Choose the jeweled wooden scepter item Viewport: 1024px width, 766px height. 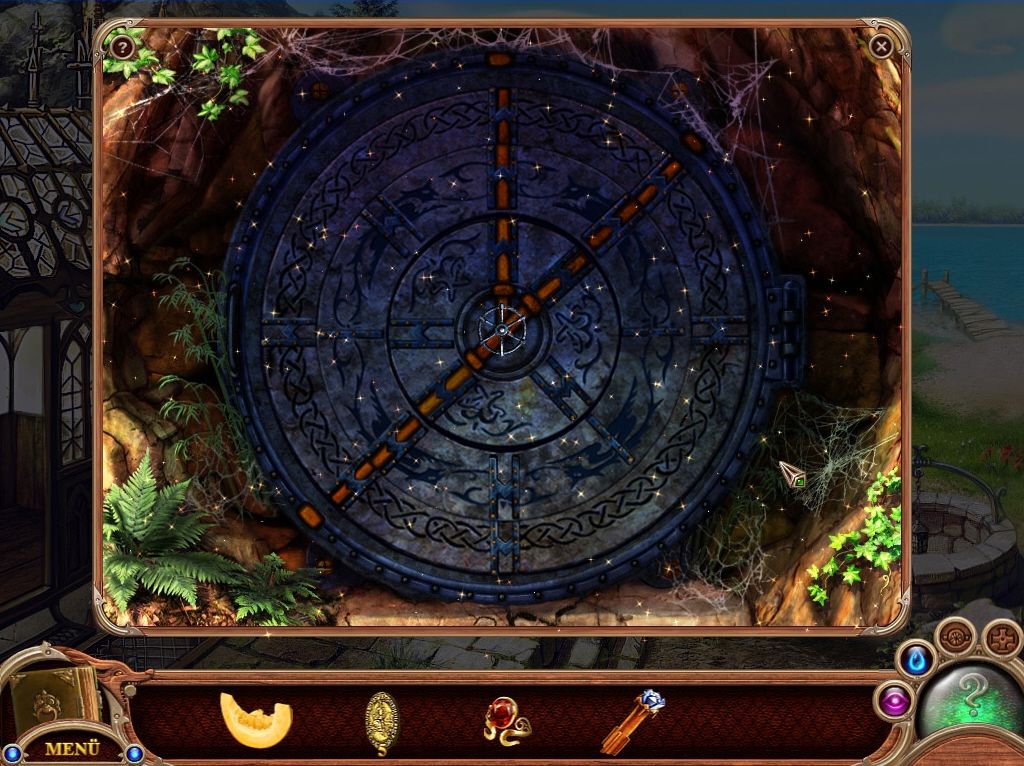(x=634, y=722)
